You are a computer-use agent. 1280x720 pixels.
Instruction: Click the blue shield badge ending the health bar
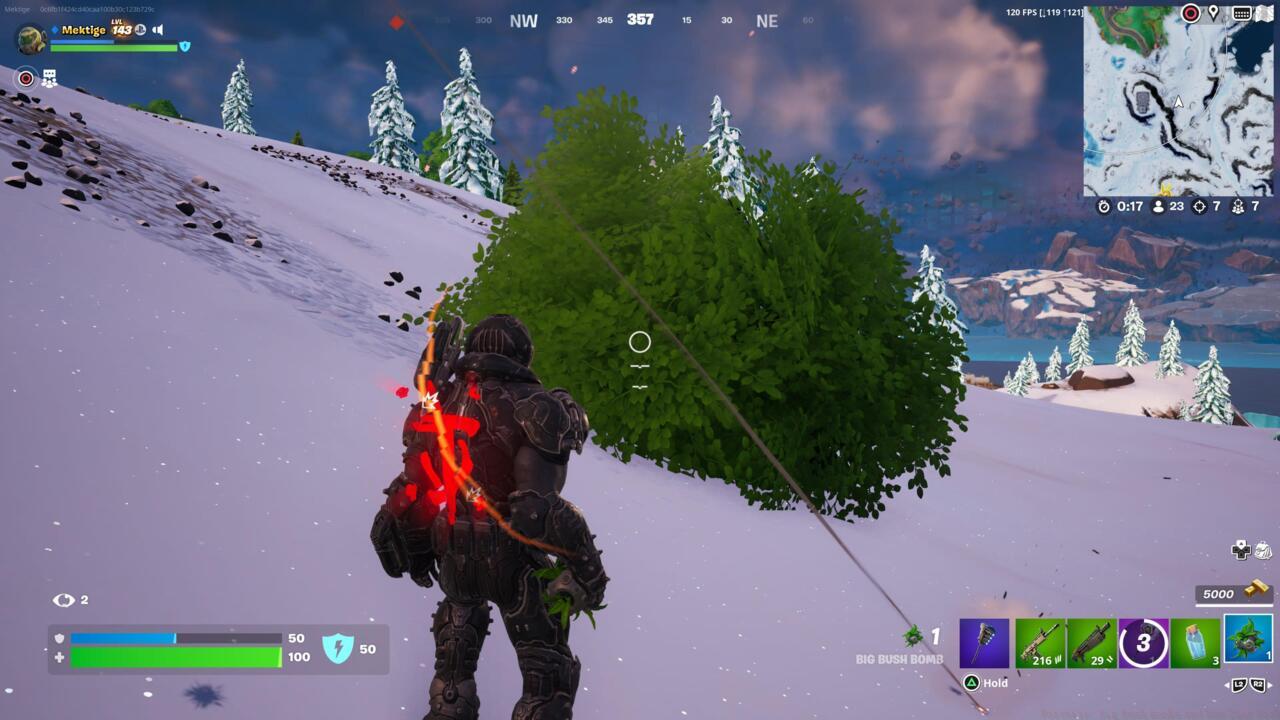(x=184, y=45)
